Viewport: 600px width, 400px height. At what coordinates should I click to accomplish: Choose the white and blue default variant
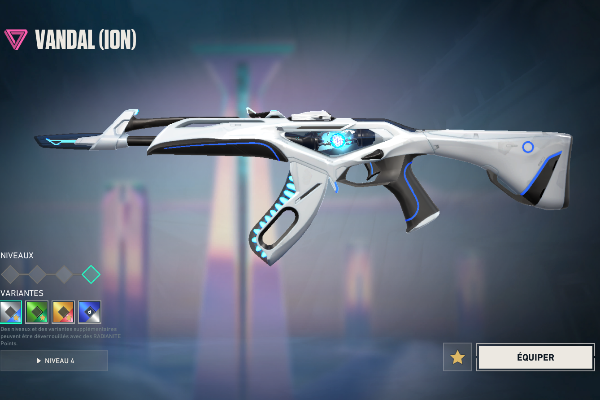pos(11,311)
